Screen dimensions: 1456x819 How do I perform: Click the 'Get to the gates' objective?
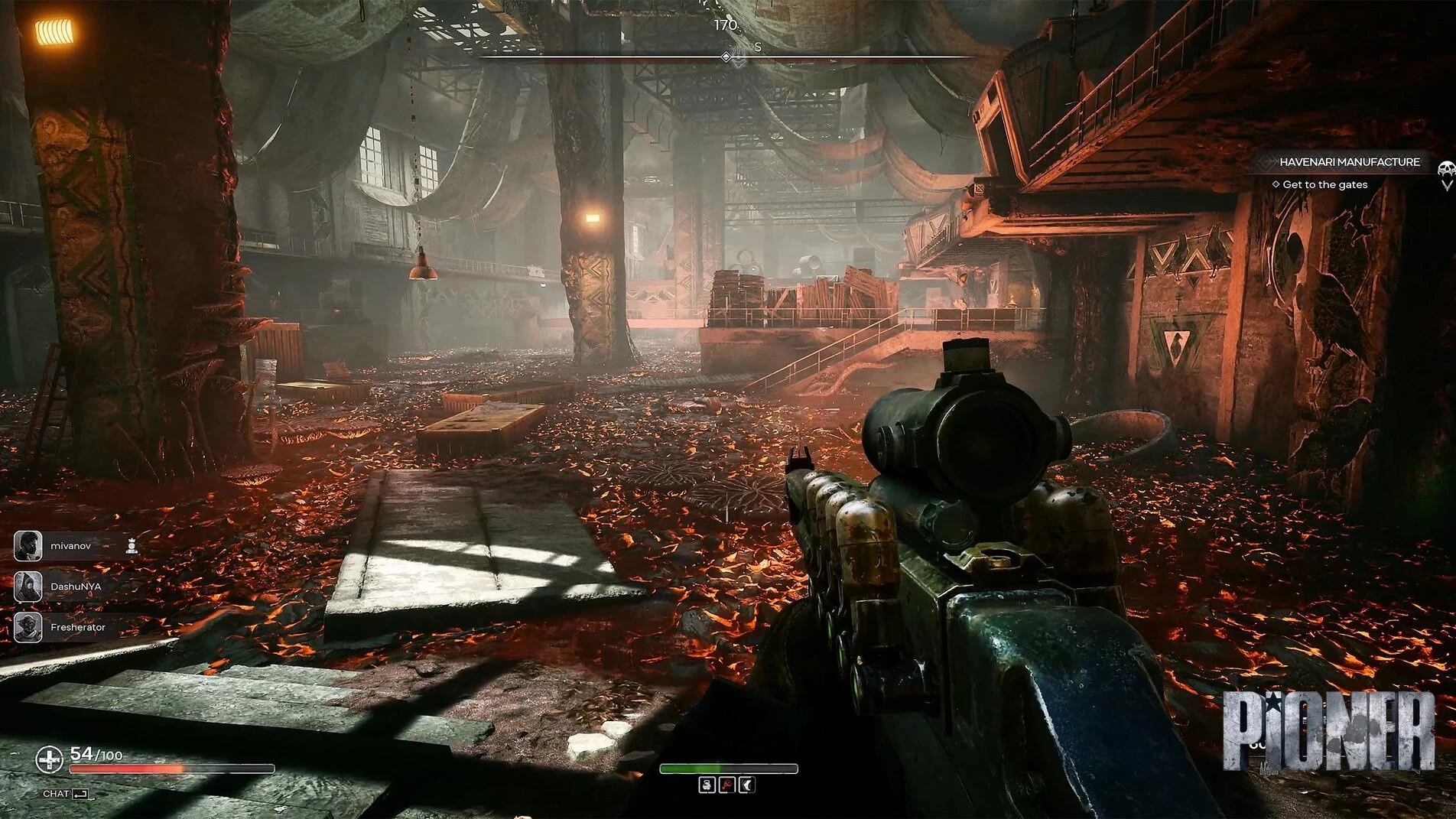coord(1324,184)
